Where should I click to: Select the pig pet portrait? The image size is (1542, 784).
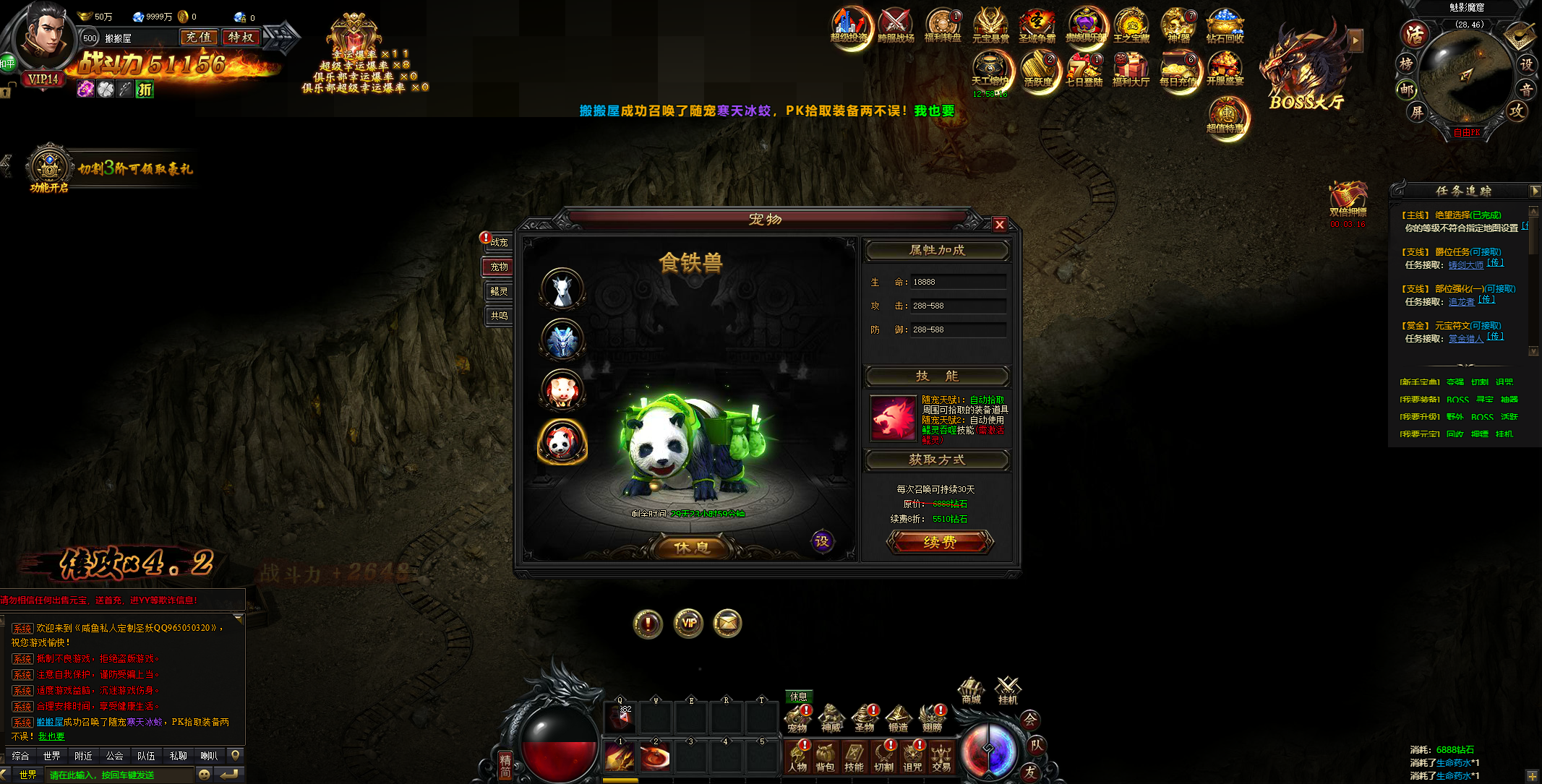tap(562, 389)
